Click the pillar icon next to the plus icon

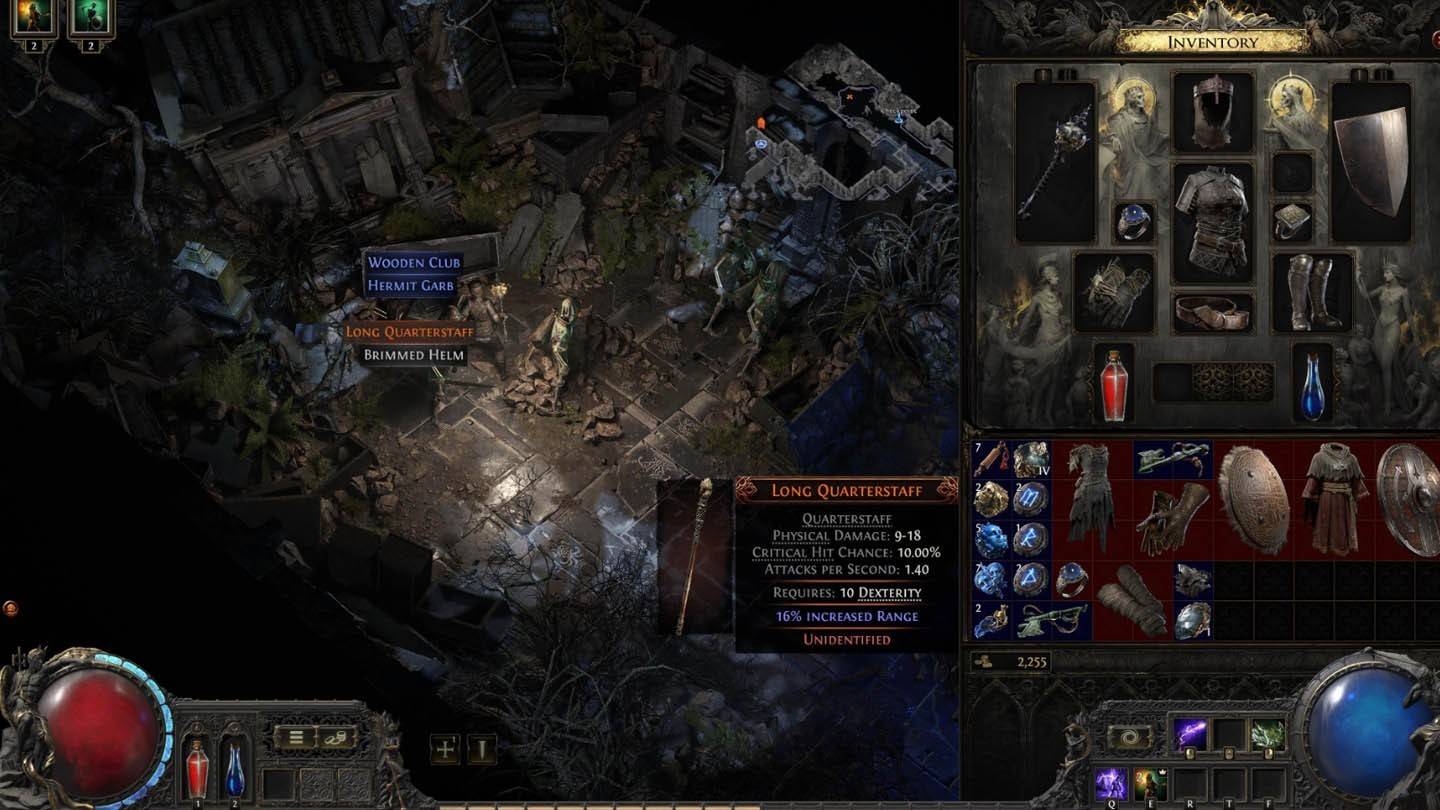(480, 749)
